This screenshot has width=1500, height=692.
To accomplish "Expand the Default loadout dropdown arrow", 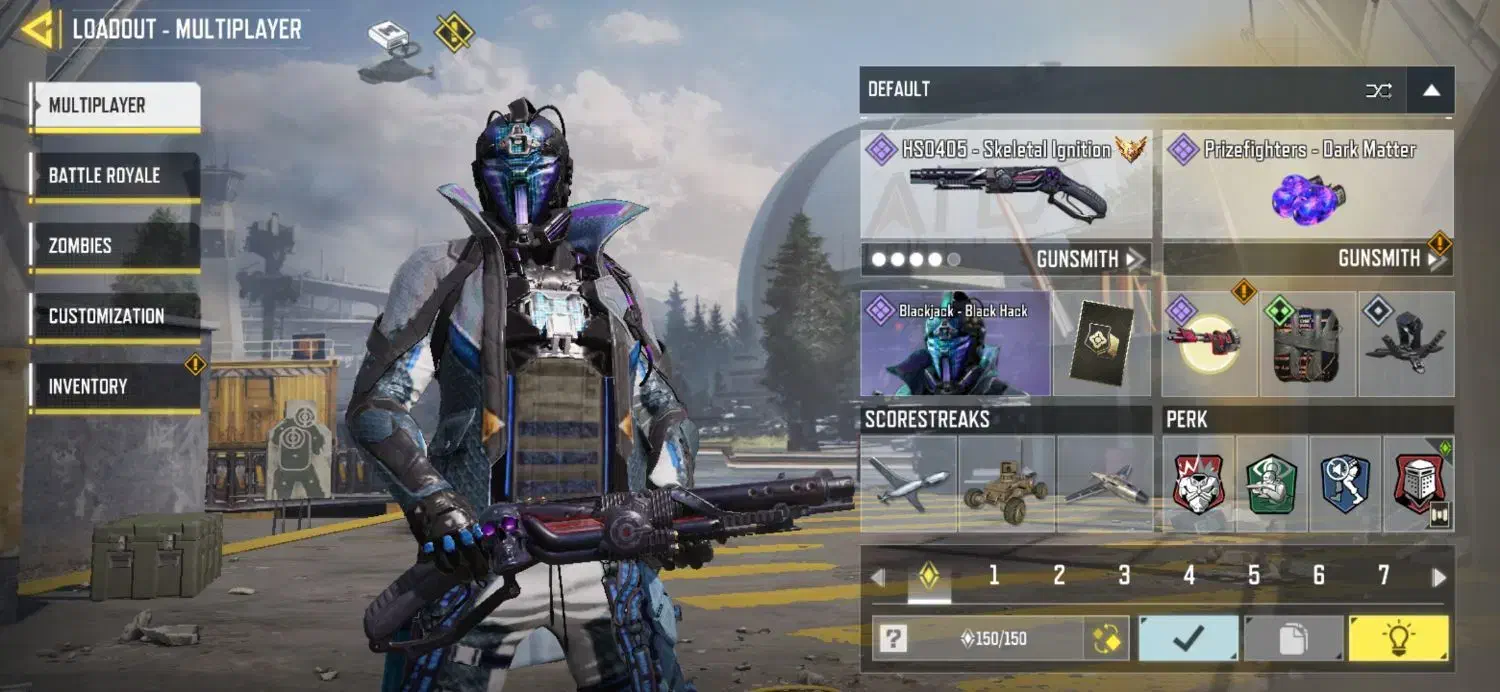I will (1431, 90).
